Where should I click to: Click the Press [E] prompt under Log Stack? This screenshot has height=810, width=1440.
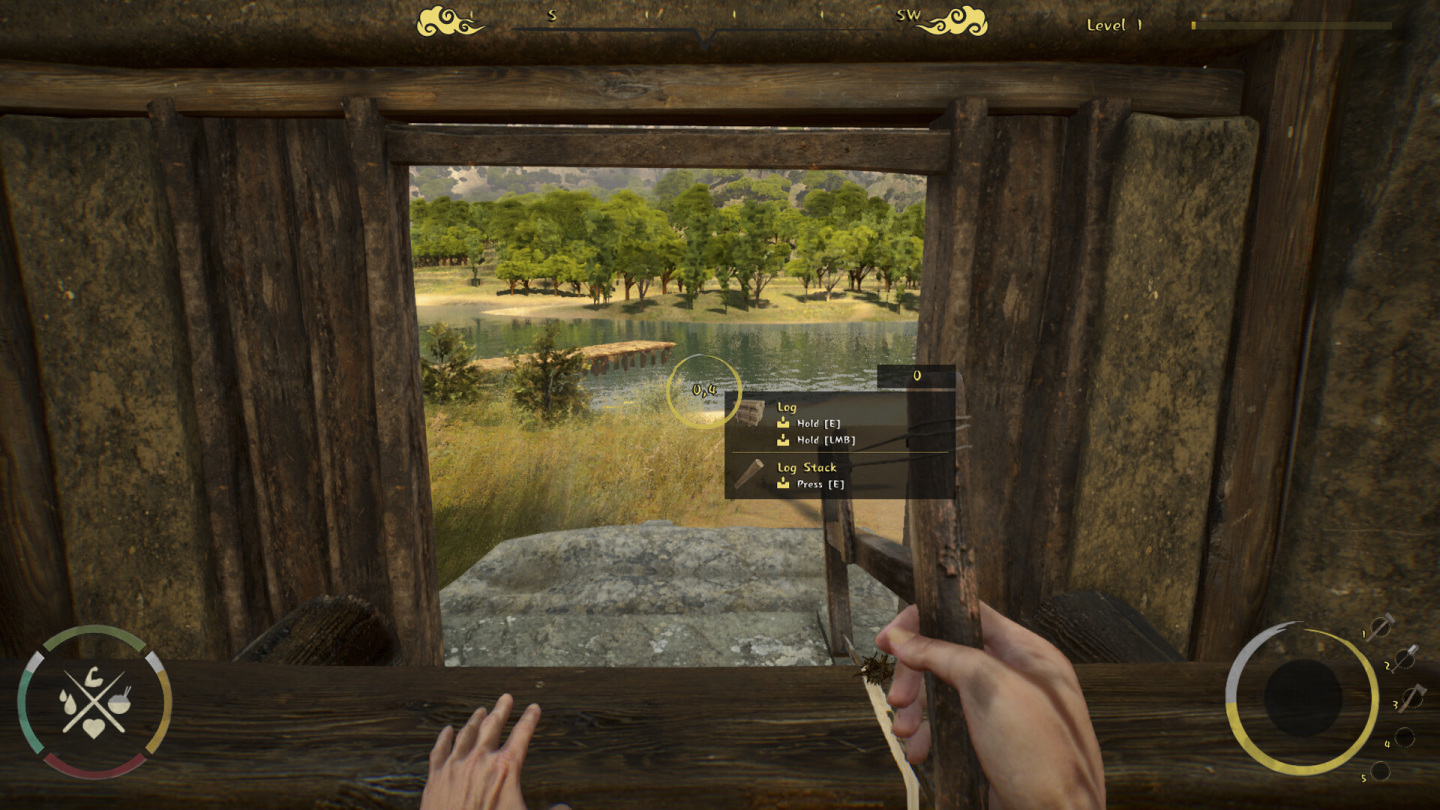click(821, 484)
